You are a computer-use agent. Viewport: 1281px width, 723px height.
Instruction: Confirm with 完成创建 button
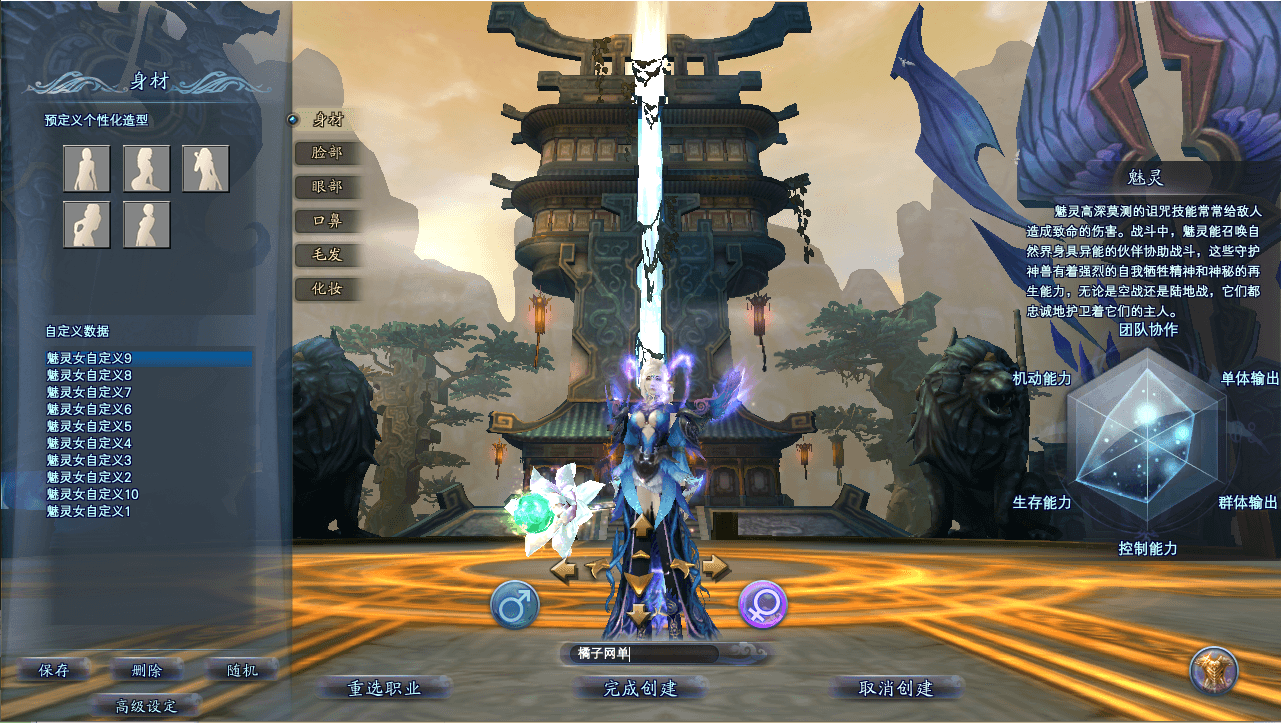point(641,688)
